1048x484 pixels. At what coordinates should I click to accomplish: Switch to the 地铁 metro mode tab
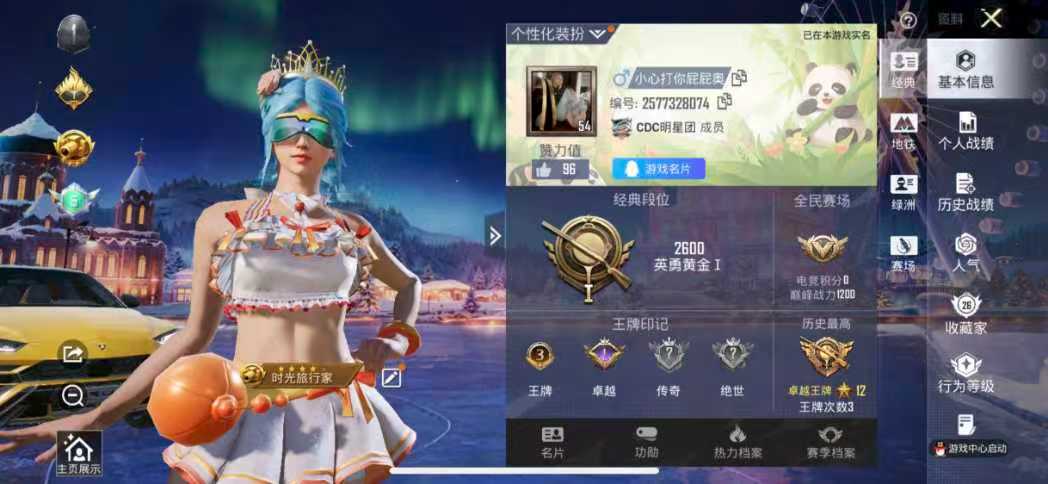pyautogui.click(x=903, y=131)
